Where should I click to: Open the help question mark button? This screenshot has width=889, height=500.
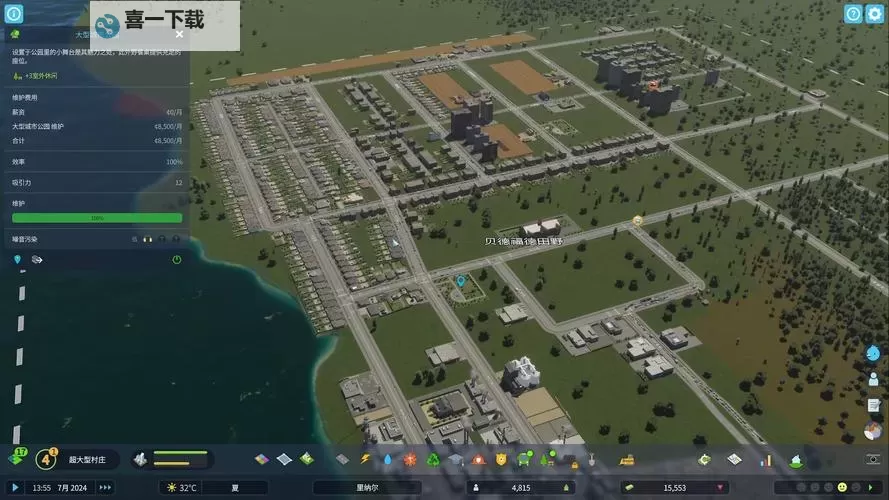(852, 14)
